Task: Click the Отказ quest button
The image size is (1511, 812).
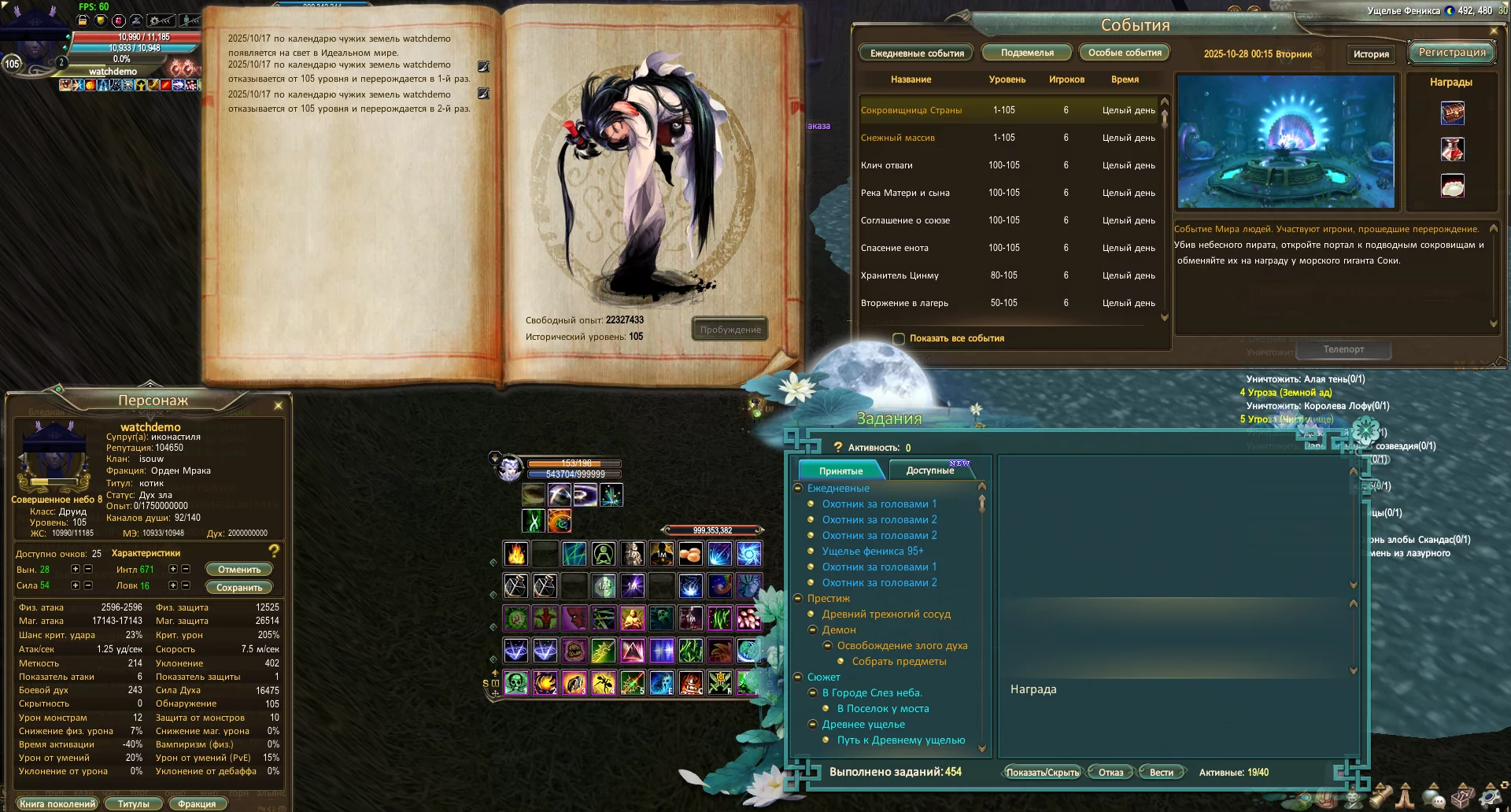Action: (x=1110, y=773)
